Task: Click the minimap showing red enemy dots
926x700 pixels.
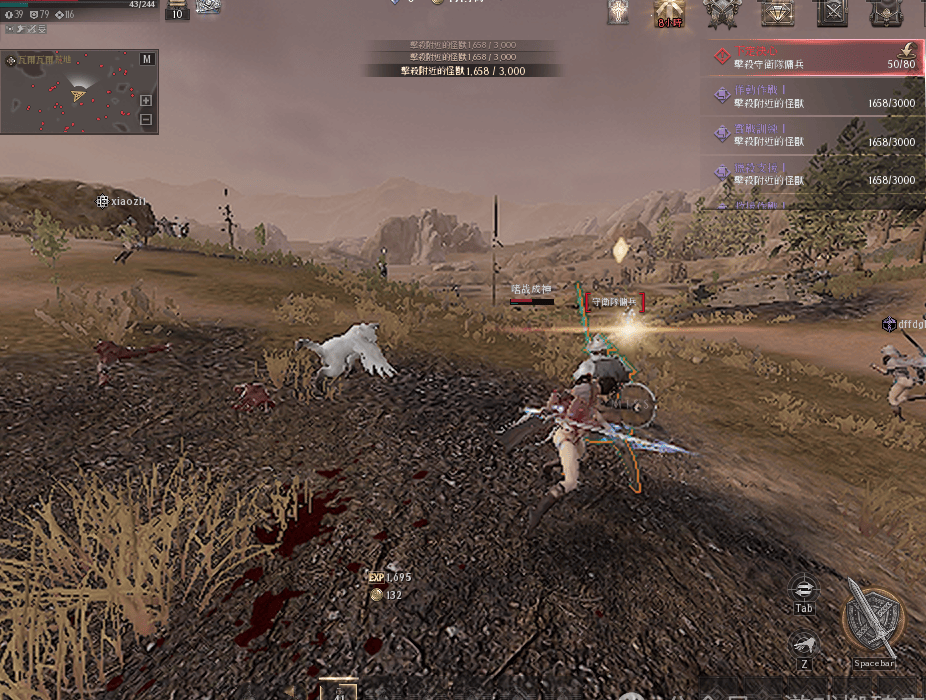Action: [72, 94]
